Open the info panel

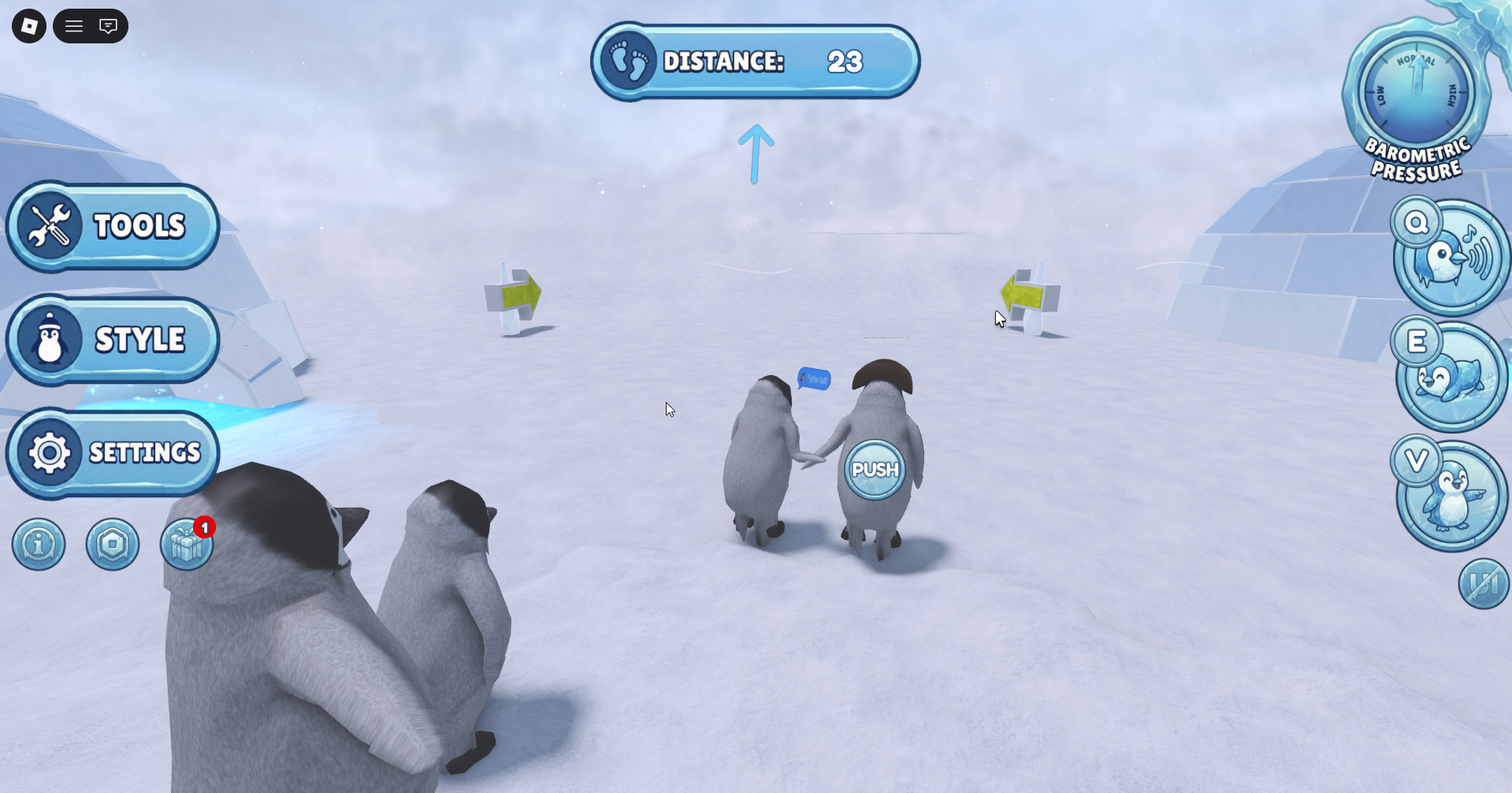38,544
